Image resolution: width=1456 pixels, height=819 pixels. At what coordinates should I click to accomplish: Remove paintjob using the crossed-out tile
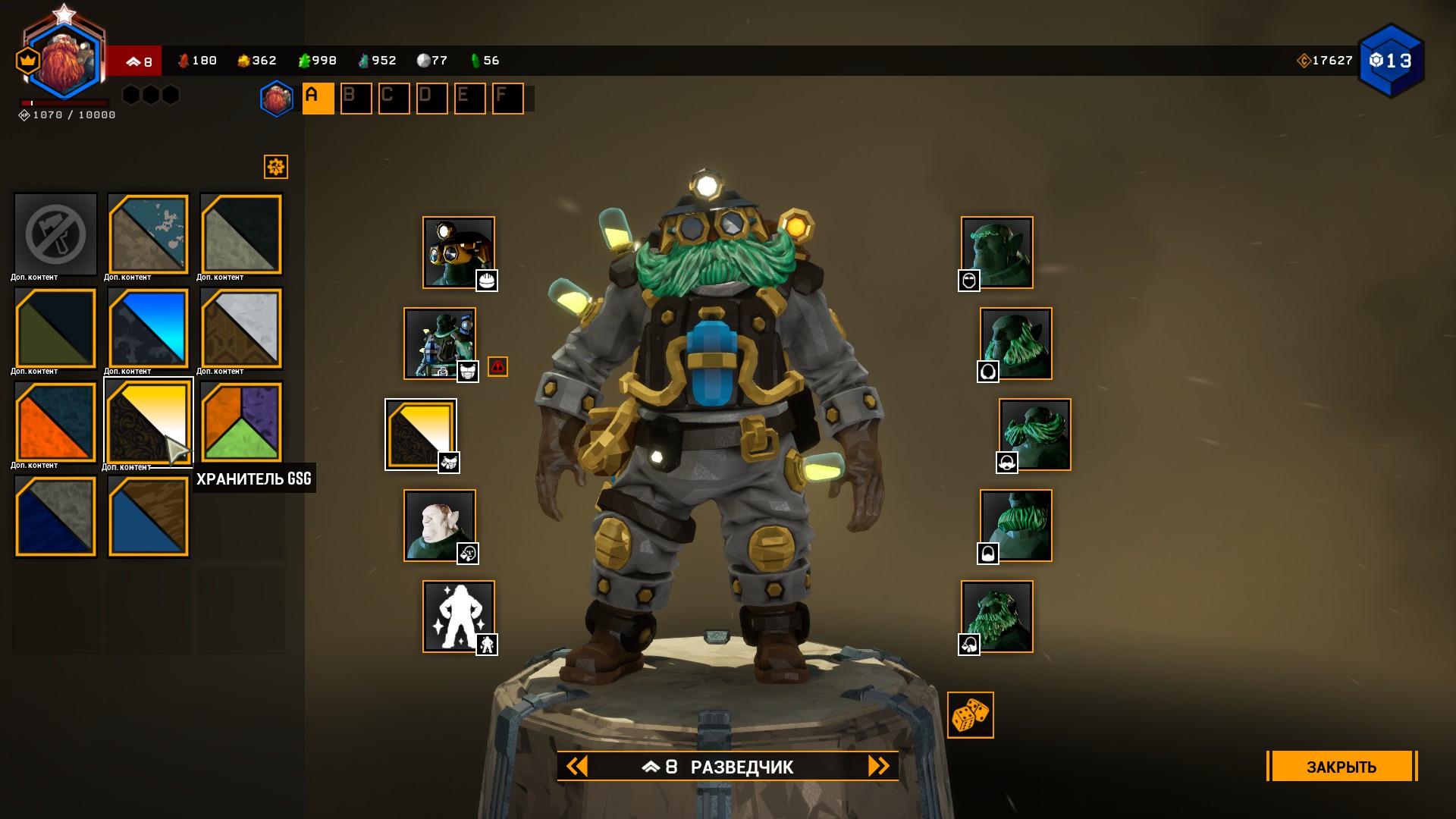tap(55, 234)
